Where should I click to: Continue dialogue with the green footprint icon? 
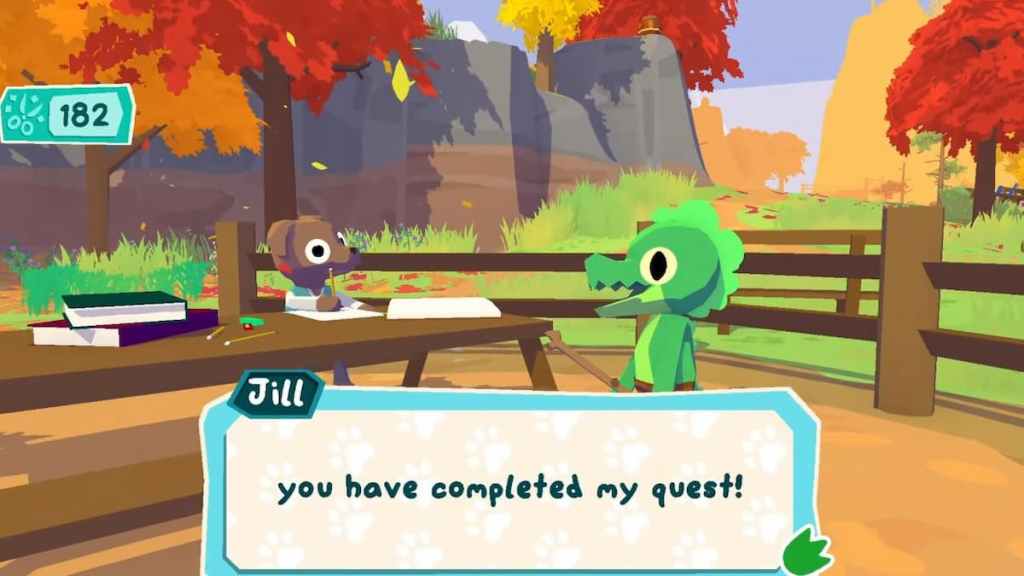806,552
